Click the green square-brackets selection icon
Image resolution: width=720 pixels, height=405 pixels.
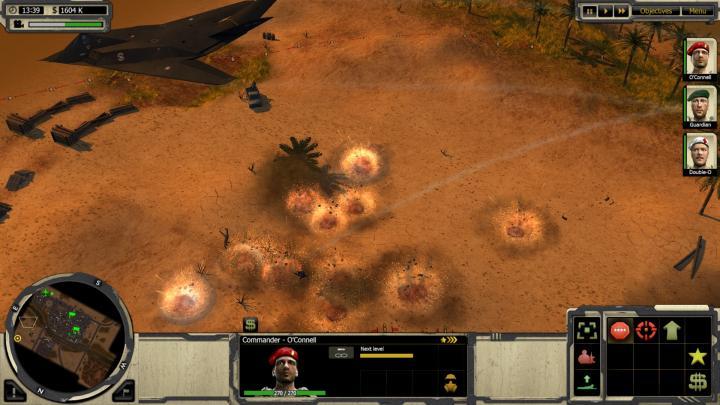pyautogui.click(x=587, y=330)
